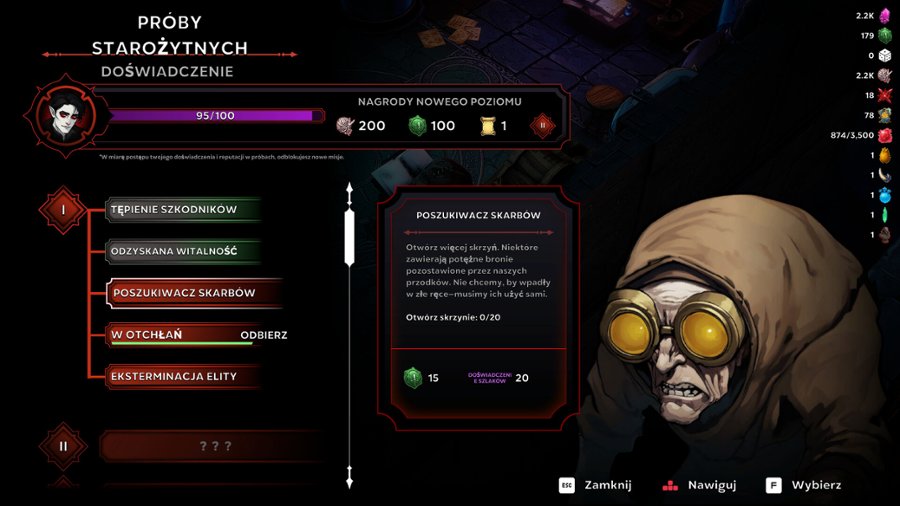Claim the W Otchłań mission reward
The width and height of the screenshot is (900, 506).
point(264,335)
